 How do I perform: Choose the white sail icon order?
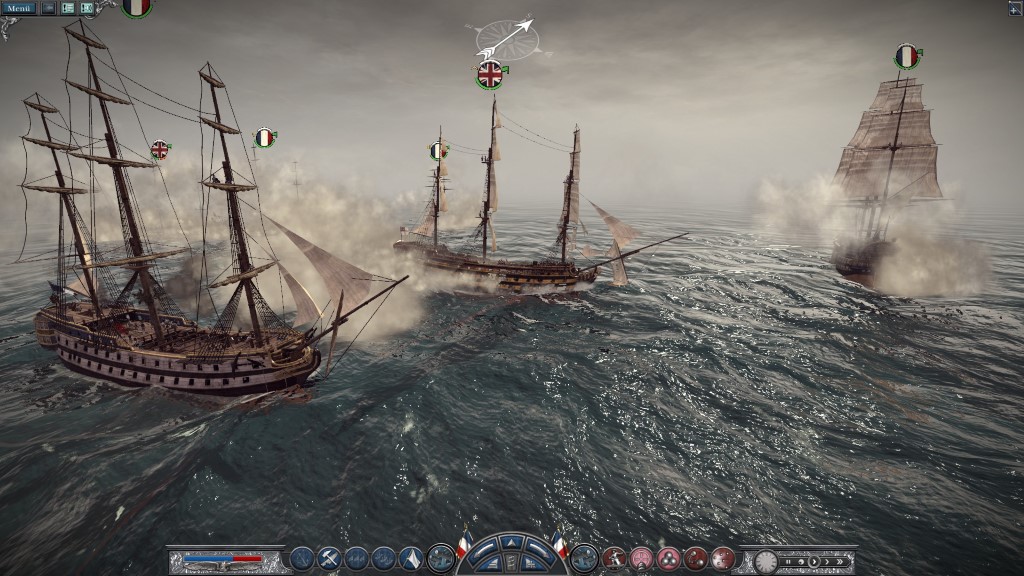[x=410, y=559]
